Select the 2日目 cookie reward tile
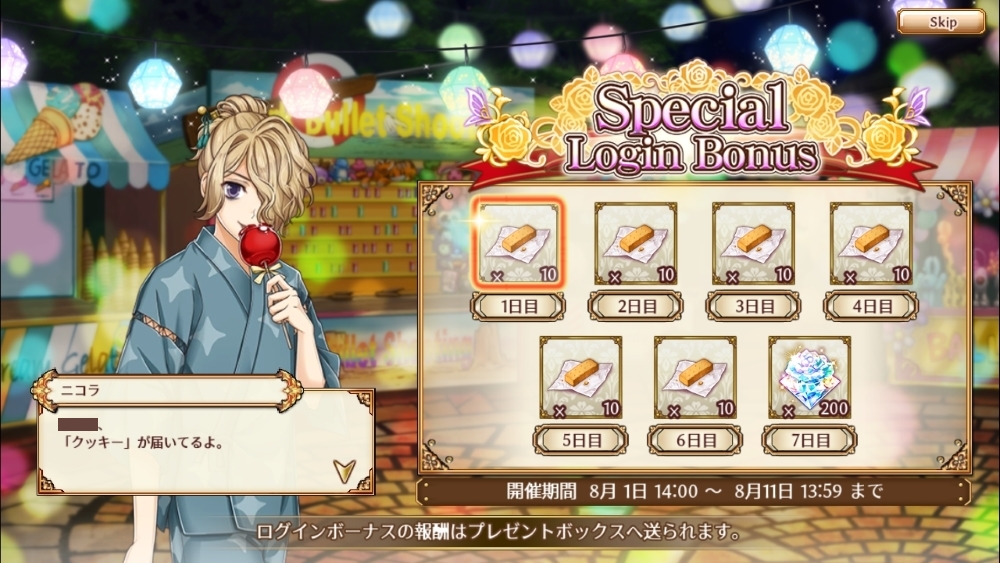 (635, 243)
